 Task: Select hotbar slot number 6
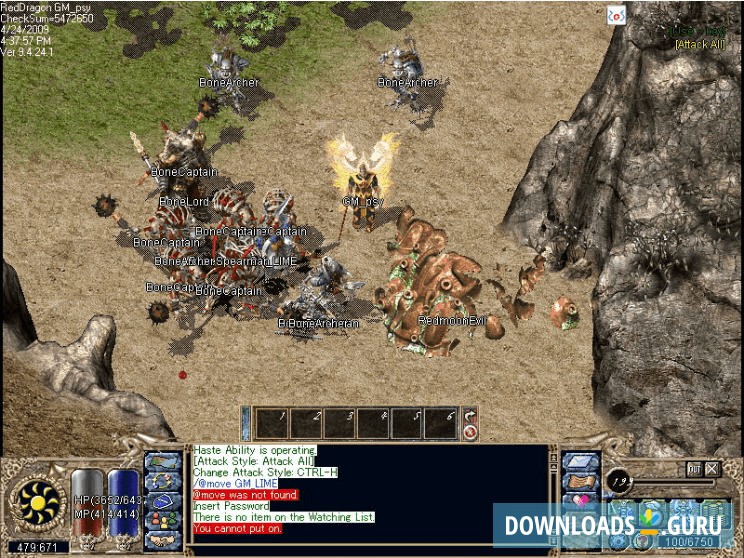pyautogui.click(x=441, y=423)
